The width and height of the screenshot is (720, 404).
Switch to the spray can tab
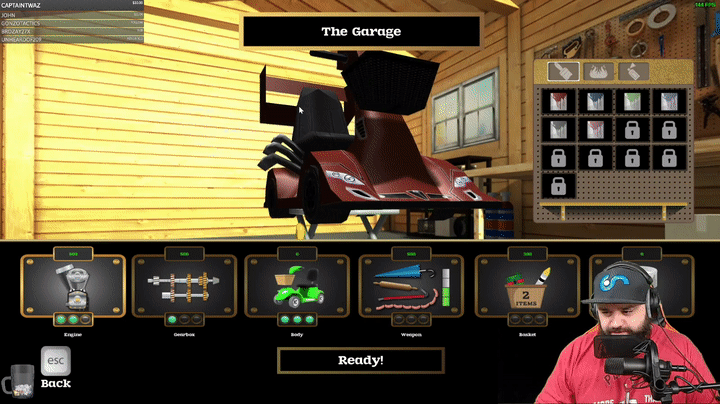(x=633, y=72)
